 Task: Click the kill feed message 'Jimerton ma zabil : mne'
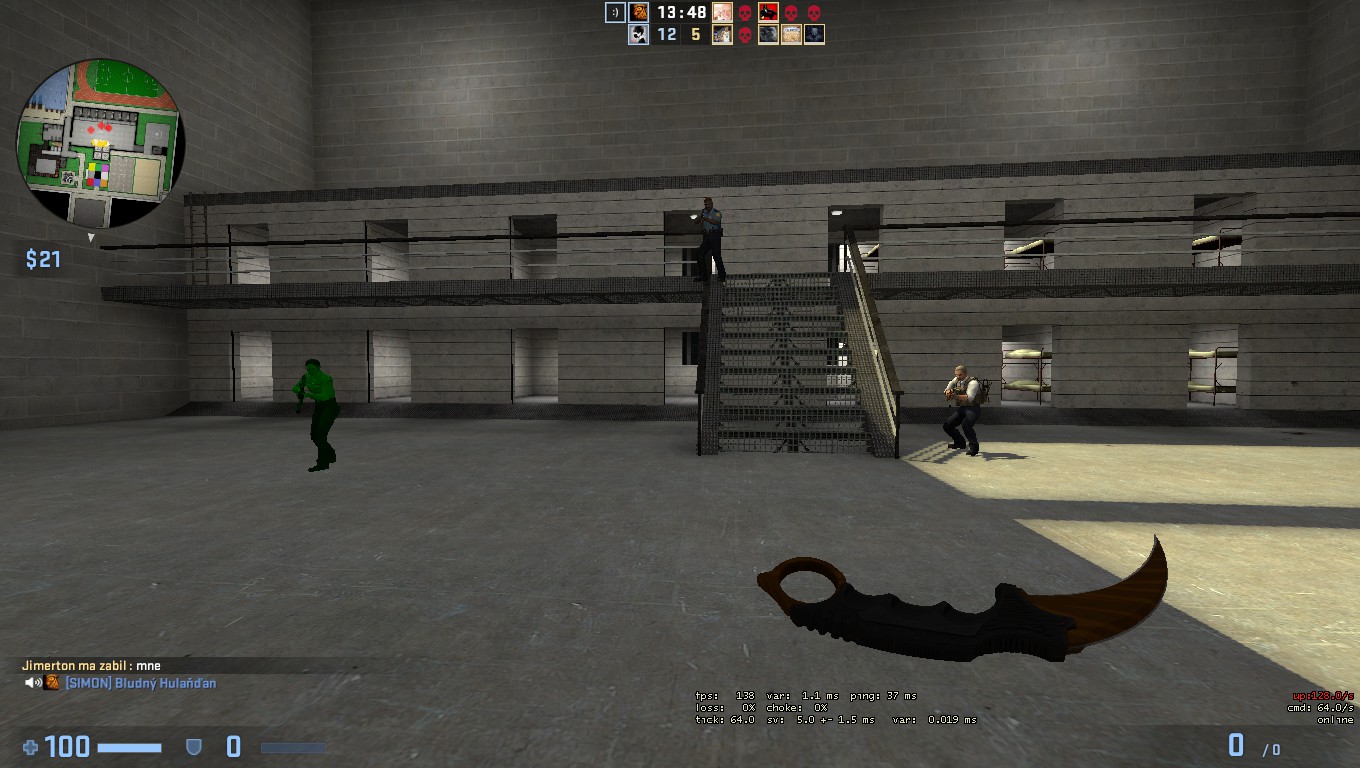point(93,664)
